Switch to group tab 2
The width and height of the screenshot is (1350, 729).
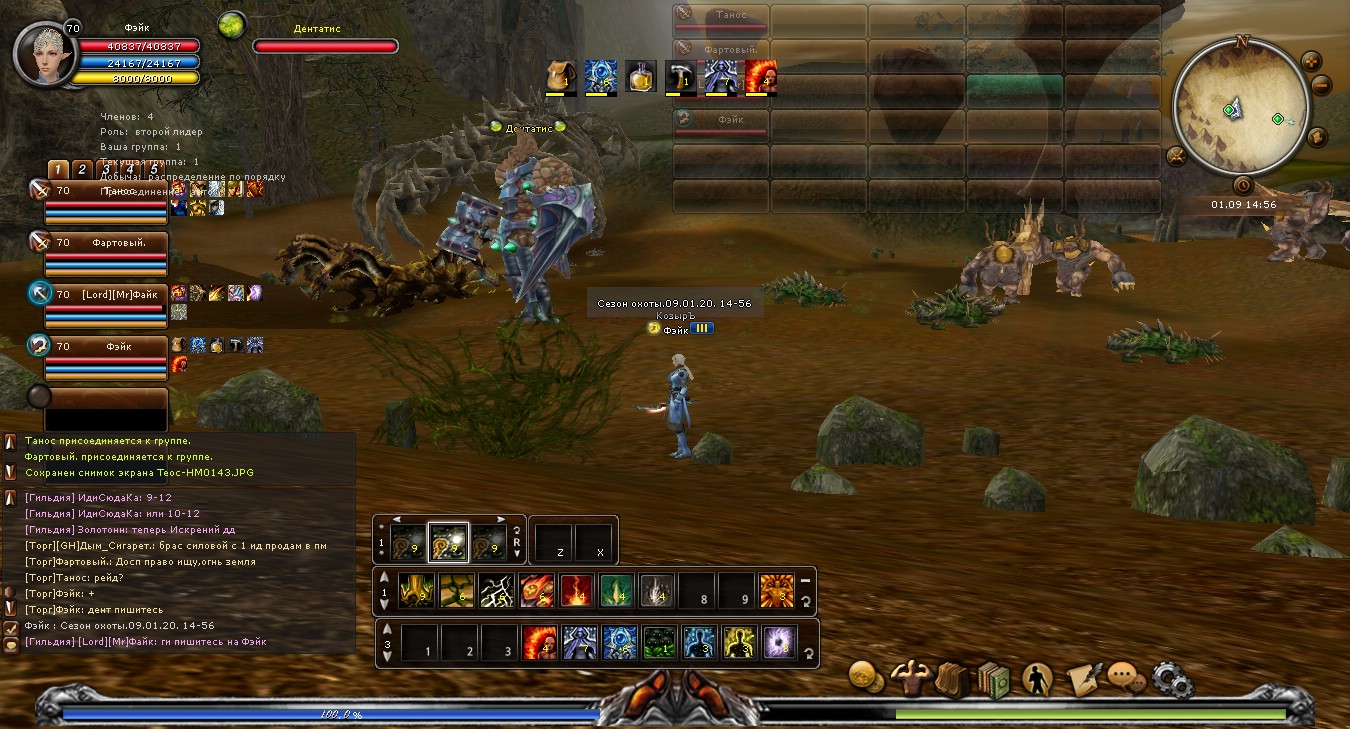coord(83,170)
